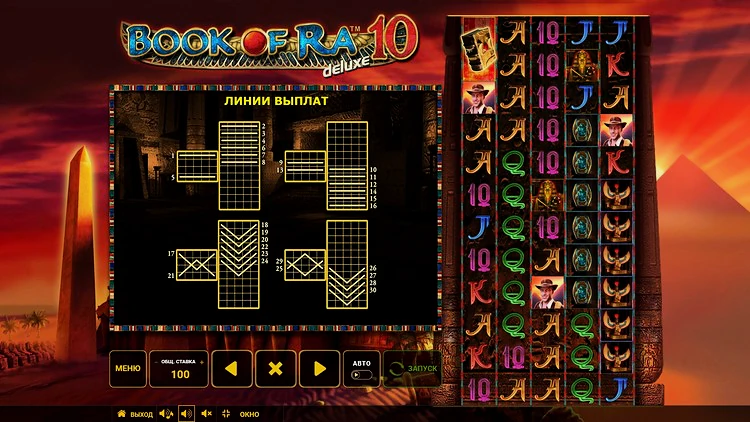Open the МЕНЮ button
This screenshot has height=422, width=750.
(127, 368)
